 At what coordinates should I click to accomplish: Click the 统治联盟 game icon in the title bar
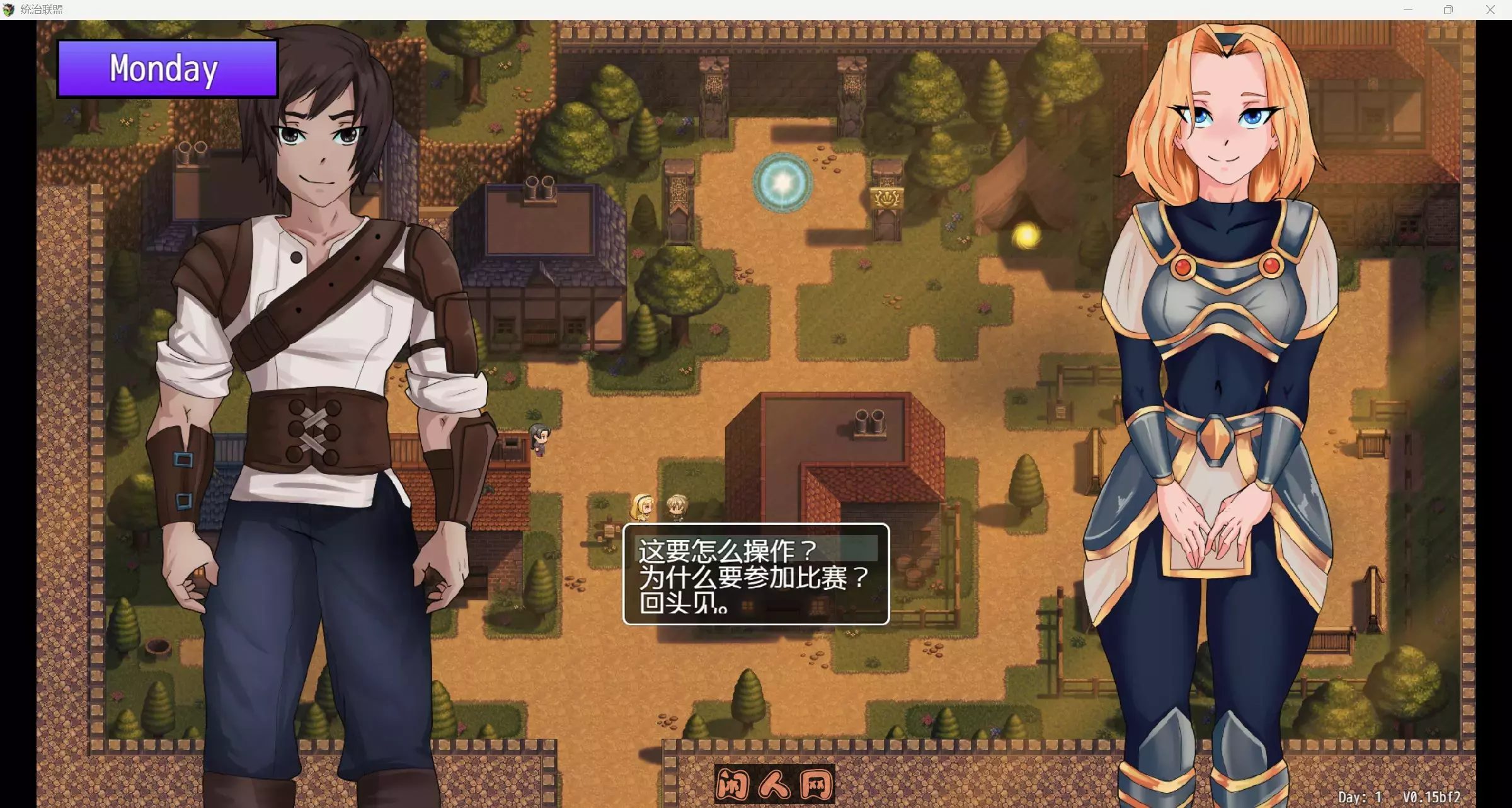10,9
